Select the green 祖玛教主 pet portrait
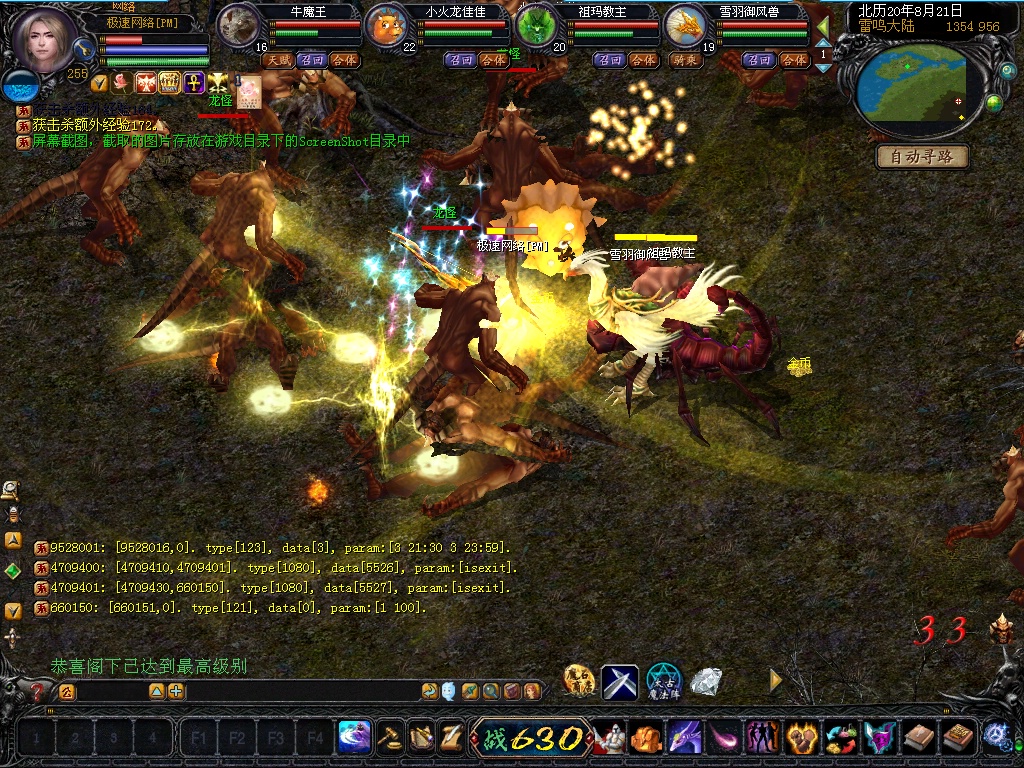 (x=537, y=25)
